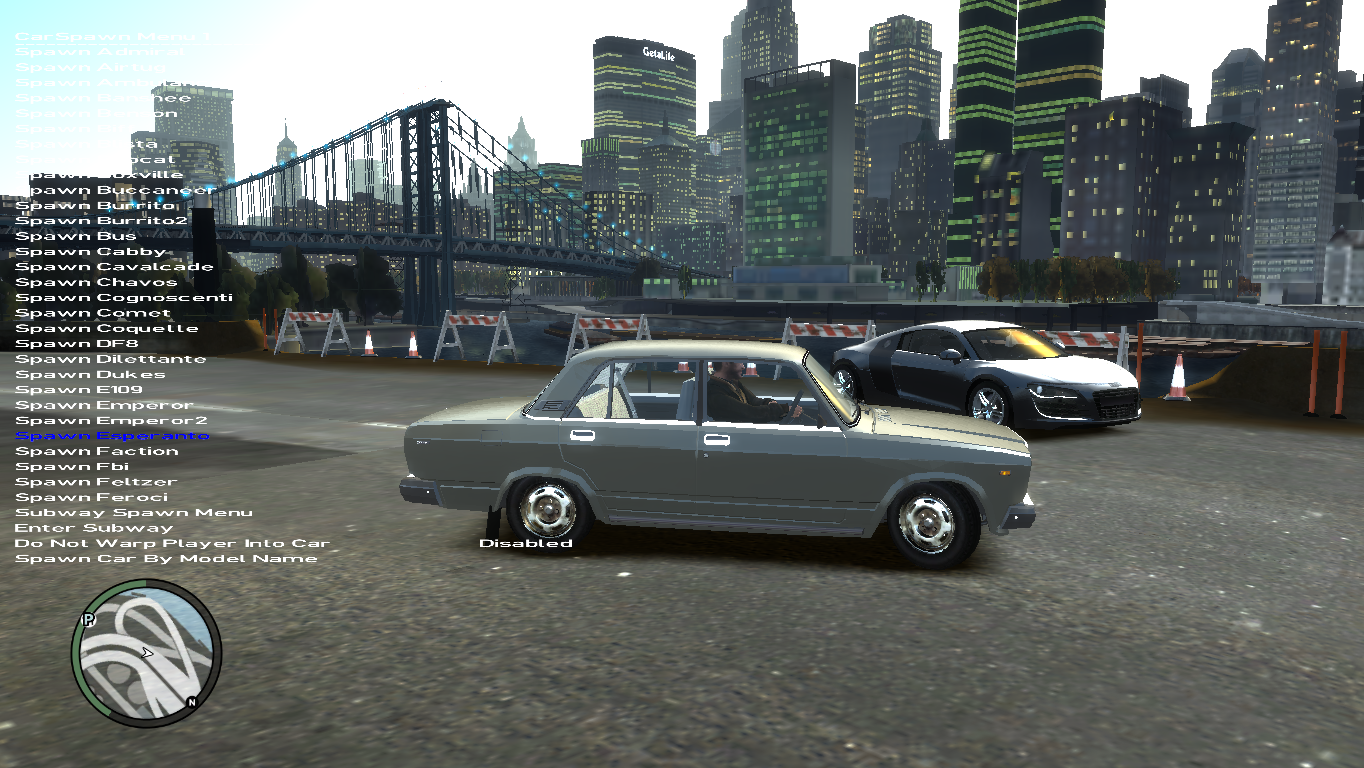1364x768 pixels.
Task: Choose the Spawn Dukes option
Action: click(90, 375)
